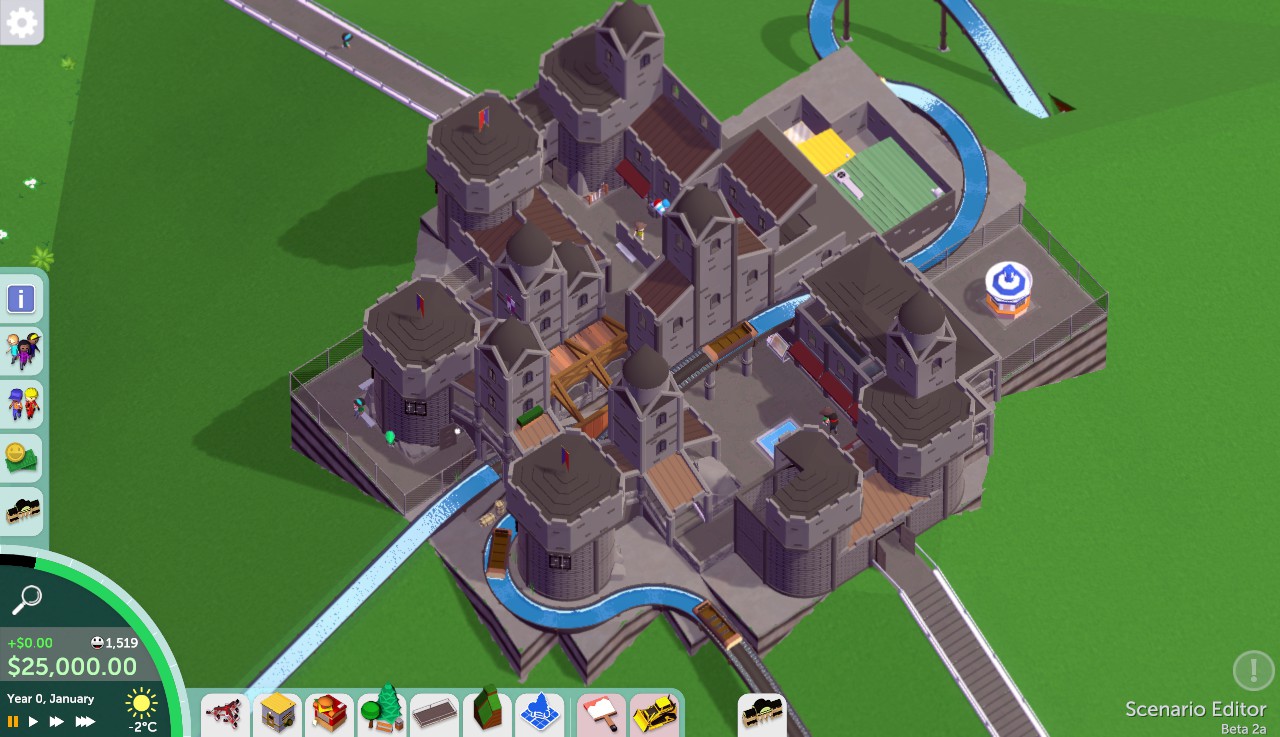
Task: Open the finances panel
Action: [x=21, y=457]
